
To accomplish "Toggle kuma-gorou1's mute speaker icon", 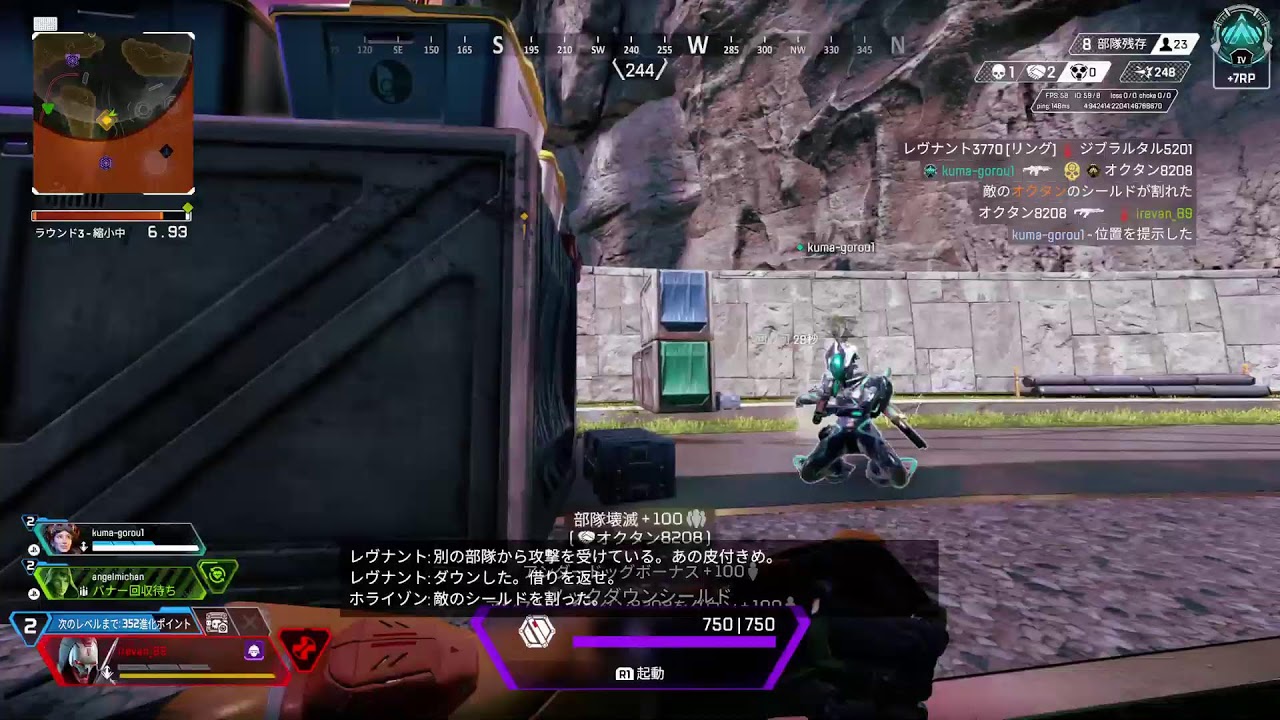I will point(83,544).
